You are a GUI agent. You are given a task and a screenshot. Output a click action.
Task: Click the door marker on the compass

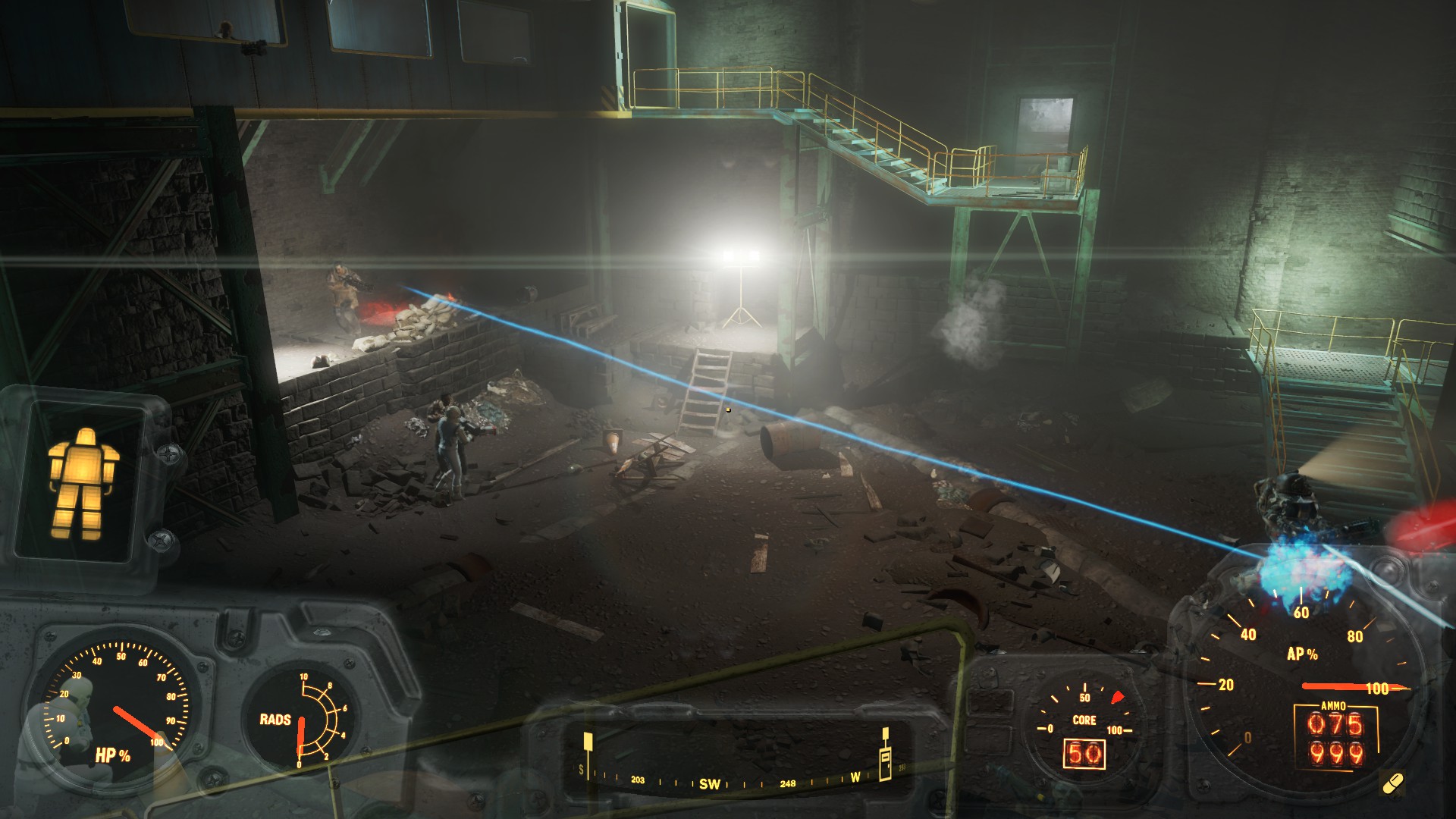885,761
